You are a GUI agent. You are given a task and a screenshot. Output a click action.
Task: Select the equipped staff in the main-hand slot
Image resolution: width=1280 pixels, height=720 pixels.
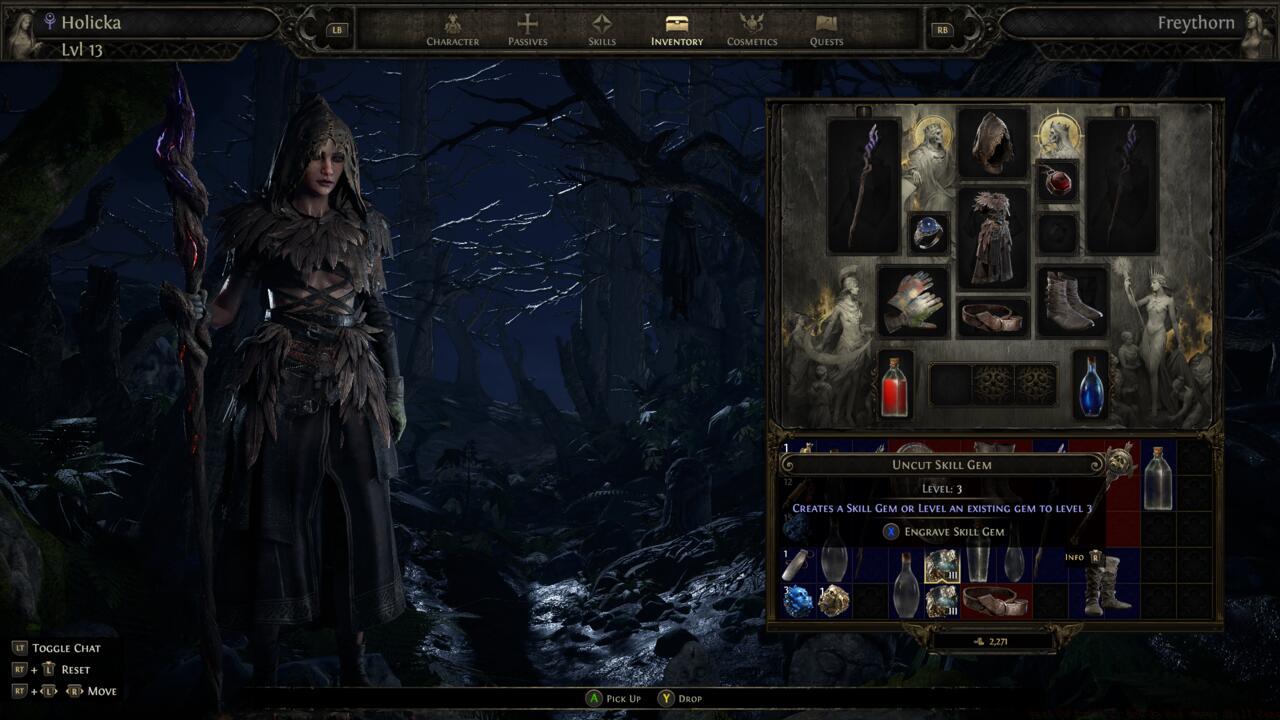click(864, 186)
